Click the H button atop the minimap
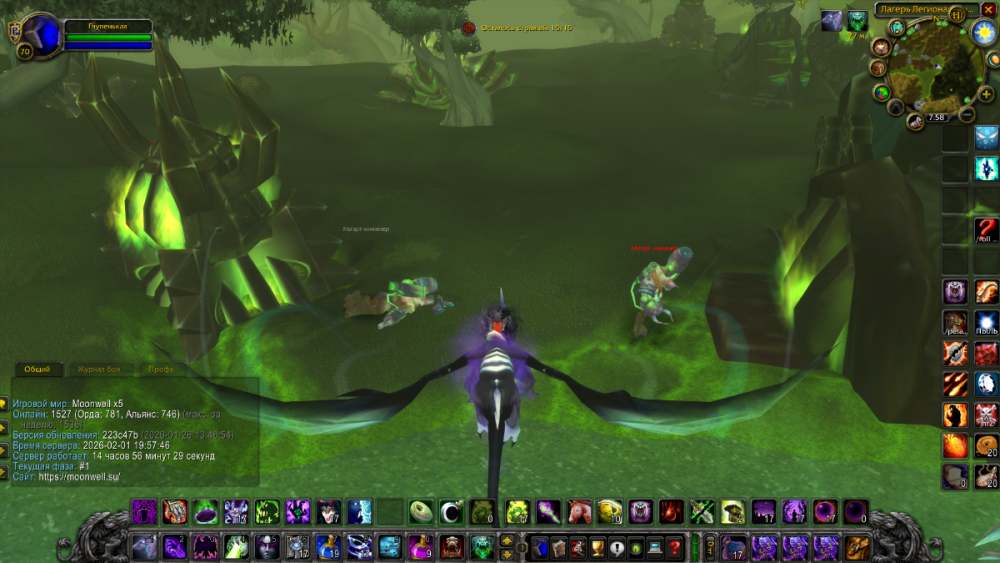Viewport: 1000px width, 563px height. tap(957, 15)
